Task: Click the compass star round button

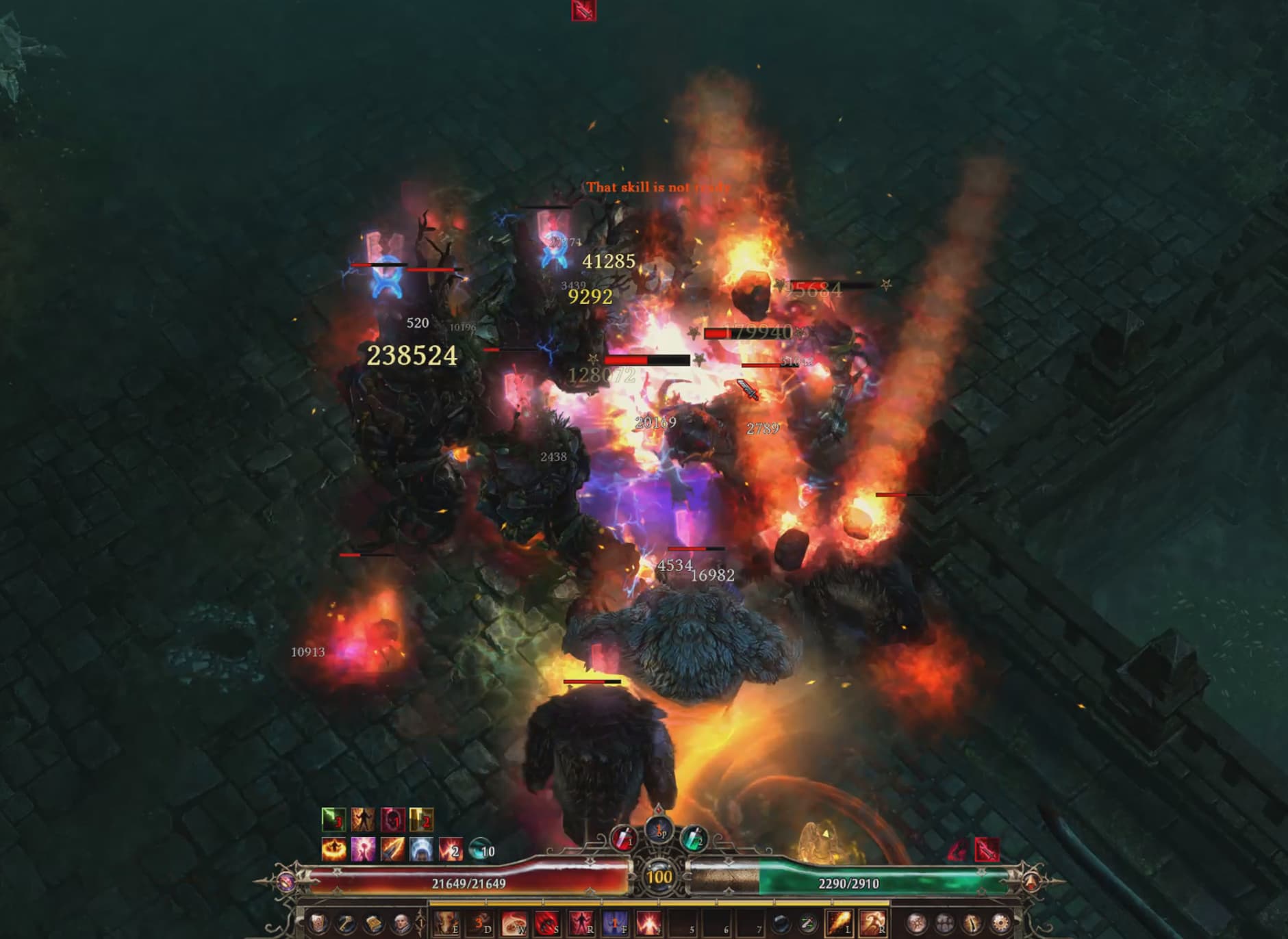Action: 917,924
